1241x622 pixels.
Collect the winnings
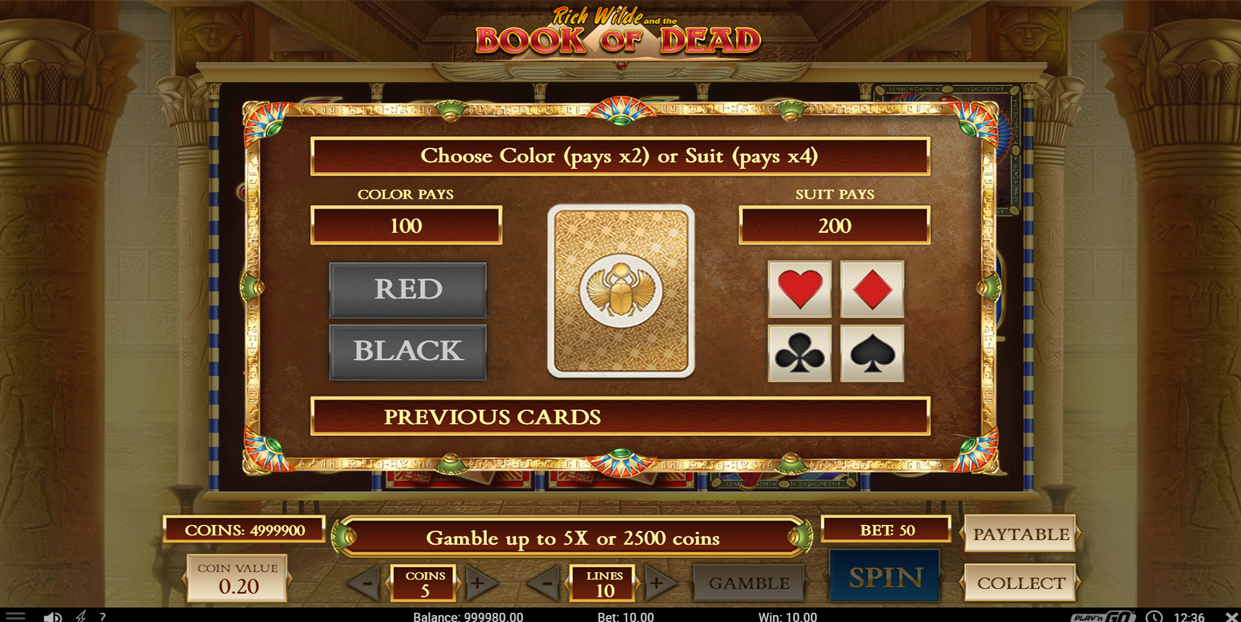1020,583
